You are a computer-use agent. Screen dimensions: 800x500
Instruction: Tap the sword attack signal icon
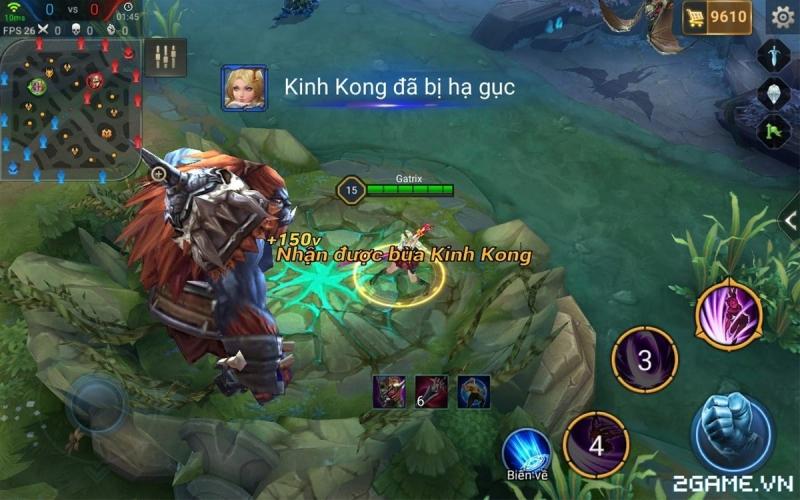(774, 54)
